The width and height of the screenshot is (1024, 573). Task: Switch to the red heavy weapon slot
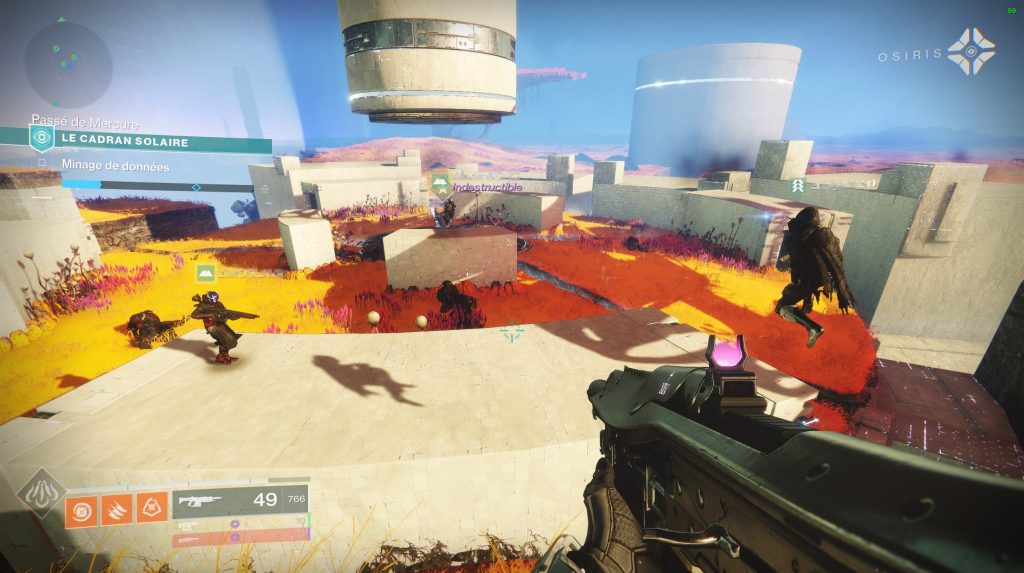pos(239,538)
